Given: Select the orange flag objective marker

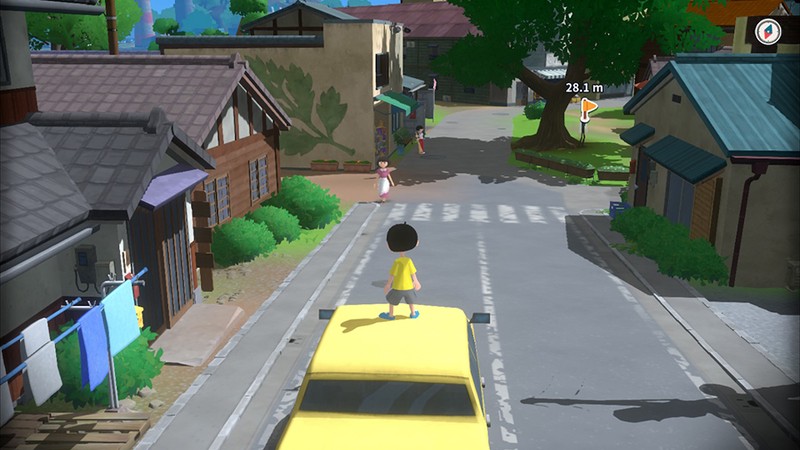Looking at the screenshot, I should [588, 104].
